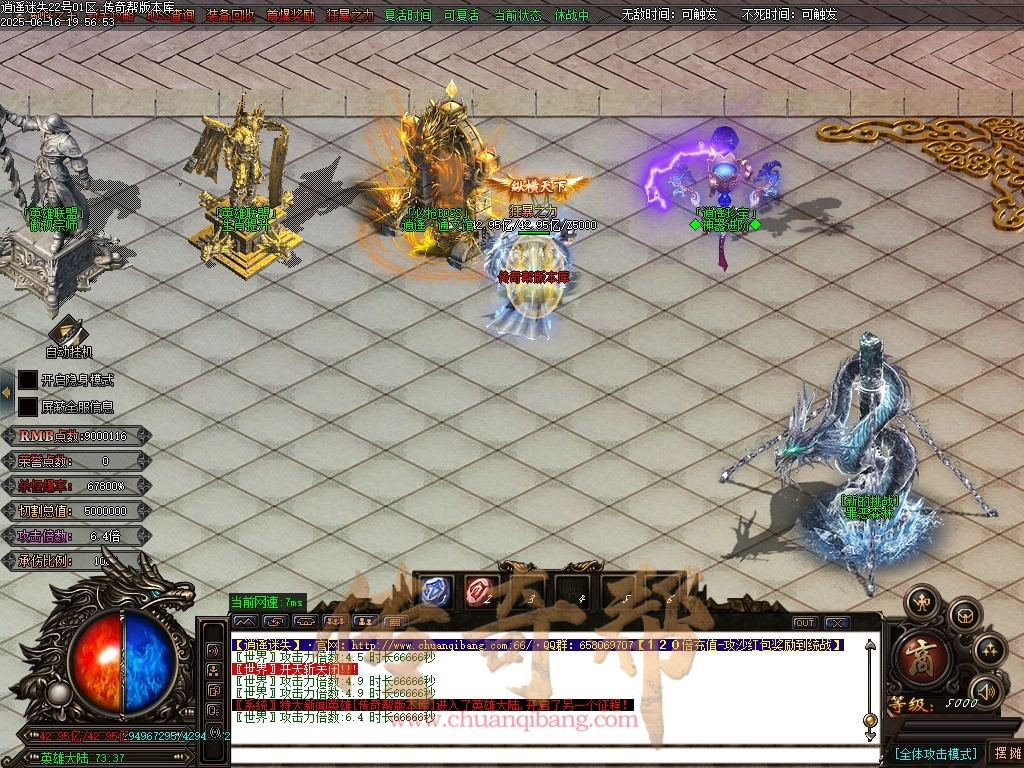1024x768 pixels.
Task: Open the 狂暴之力 berserk power menu
Action: click(350, 15)
